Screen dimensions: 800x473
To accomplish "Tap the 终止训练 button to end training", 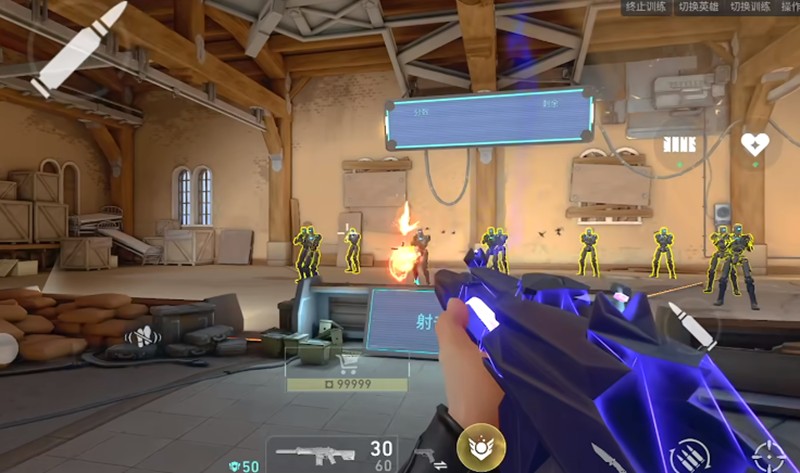I will 645,8.
